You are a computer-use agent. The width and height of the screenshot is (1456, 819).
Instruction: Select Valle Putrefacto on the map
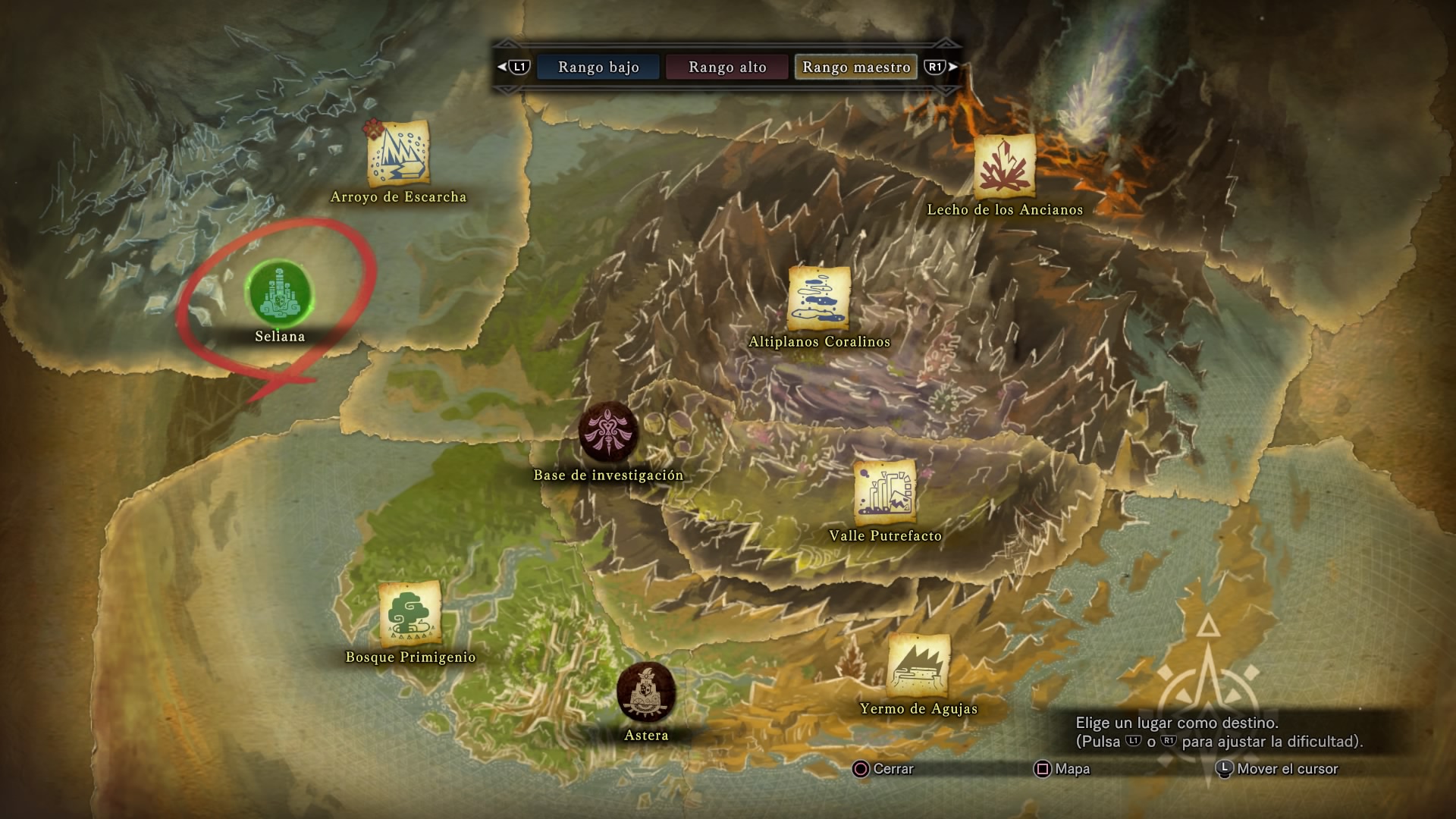pos(885,492)
